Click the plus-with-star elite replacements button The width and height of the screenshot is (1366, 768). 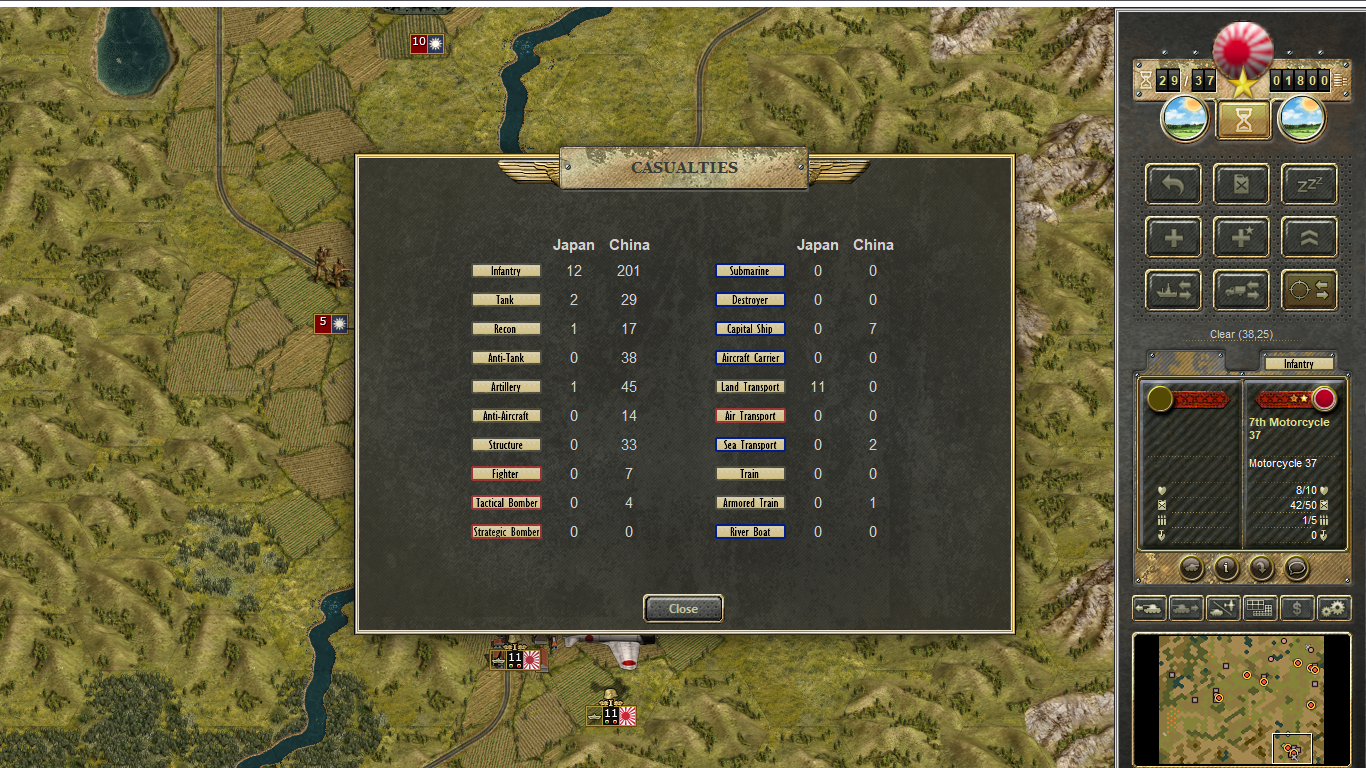pos(1241,237)
